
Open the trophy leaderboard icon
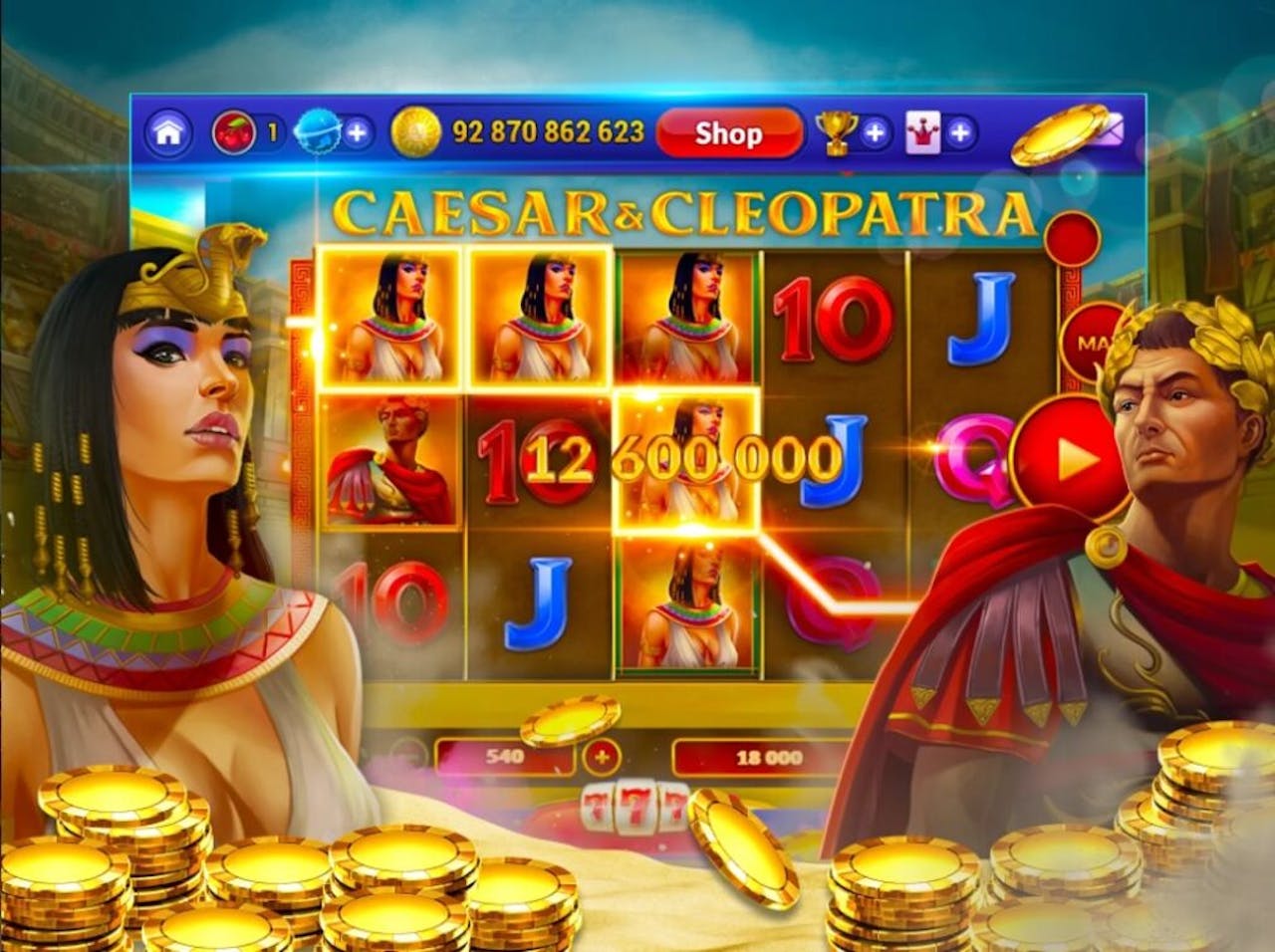click(x=836, y=129)
